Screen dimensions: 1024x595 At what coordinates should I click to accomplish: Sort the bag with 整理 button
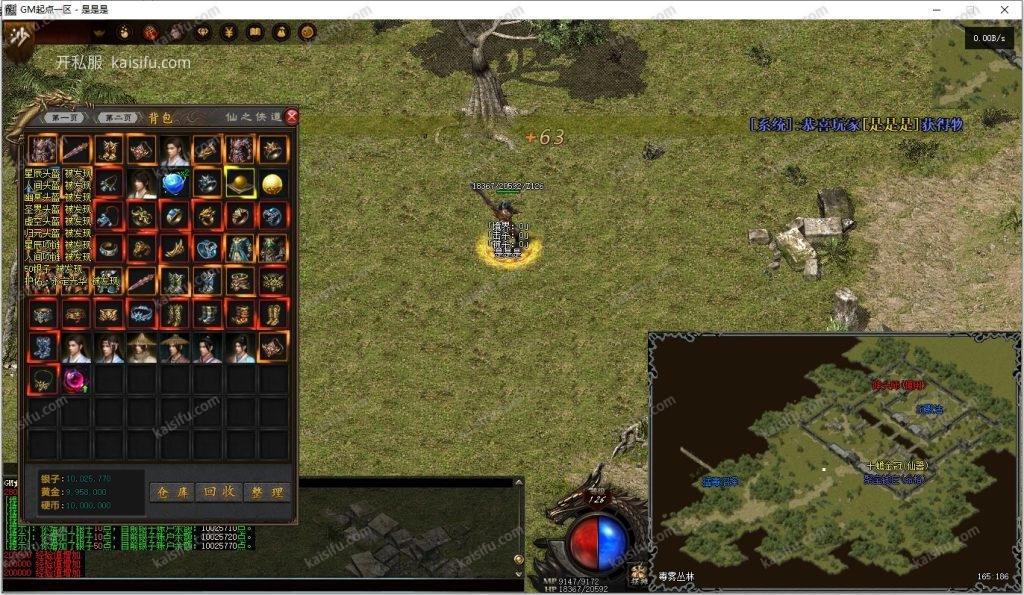click(267, 492)
